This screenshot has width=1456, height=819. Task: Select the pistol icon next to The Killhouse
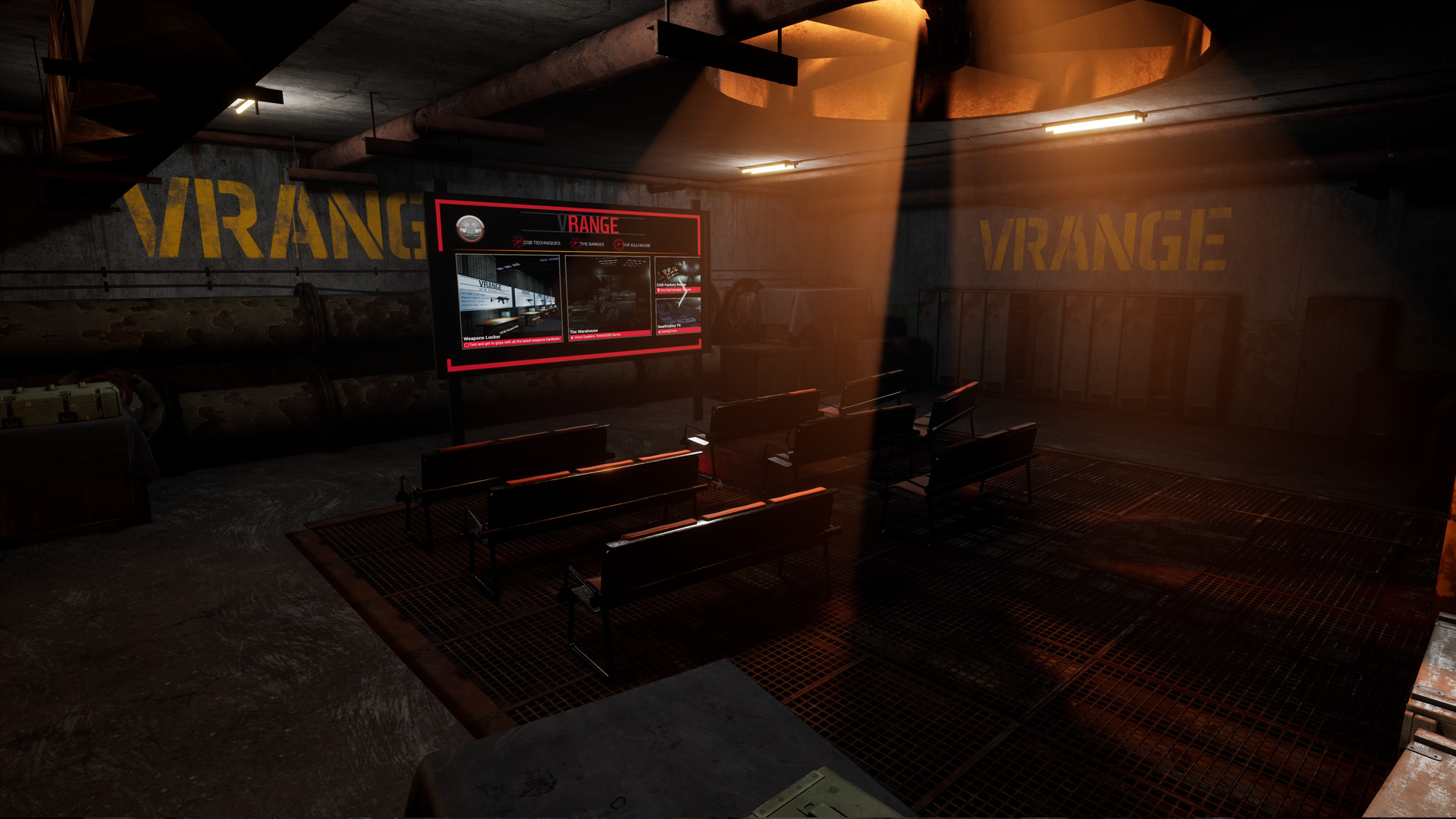tap(618, 245)
